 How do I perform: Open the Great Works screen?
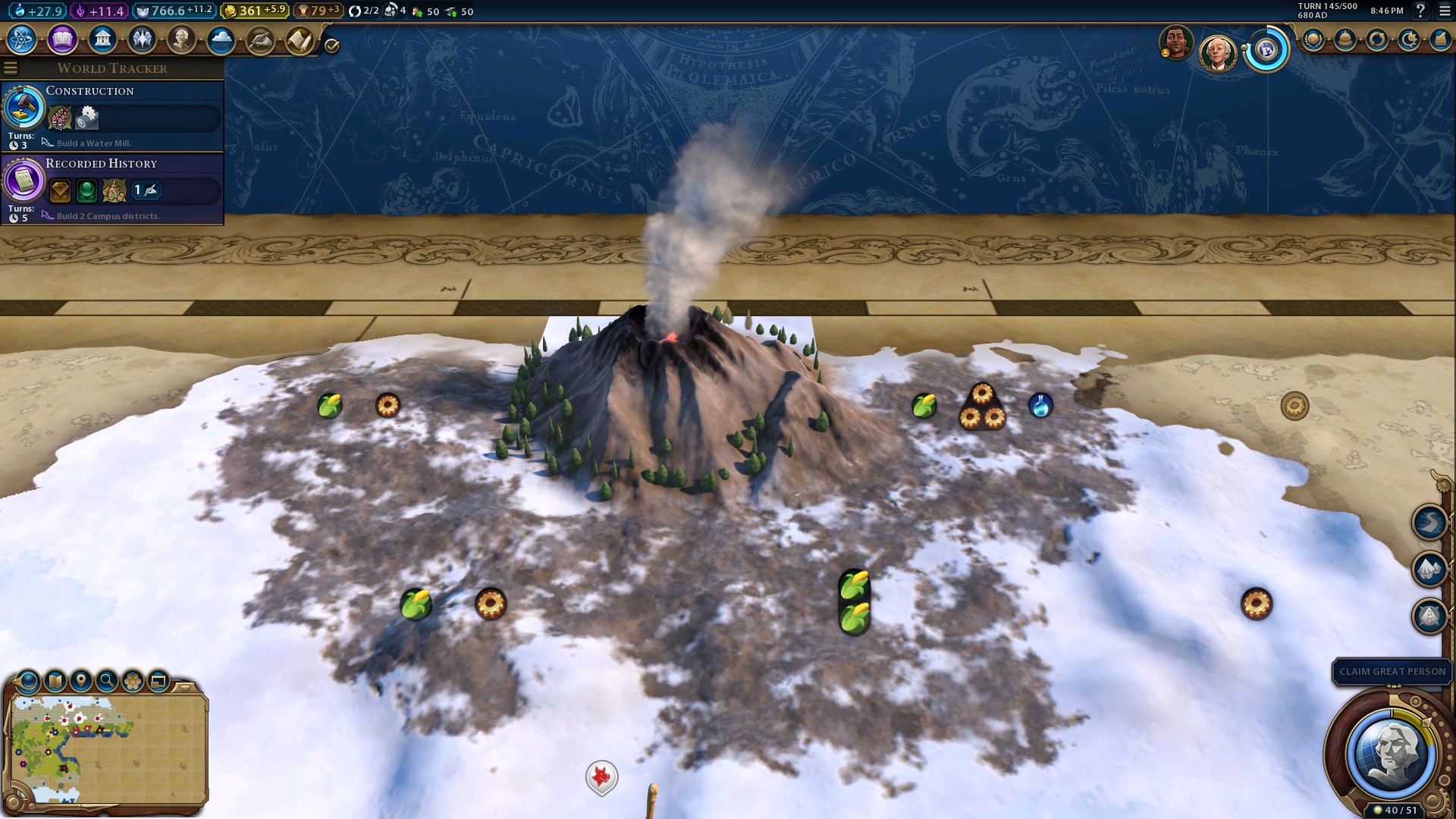pyautogui.click(x=259, y=40)
